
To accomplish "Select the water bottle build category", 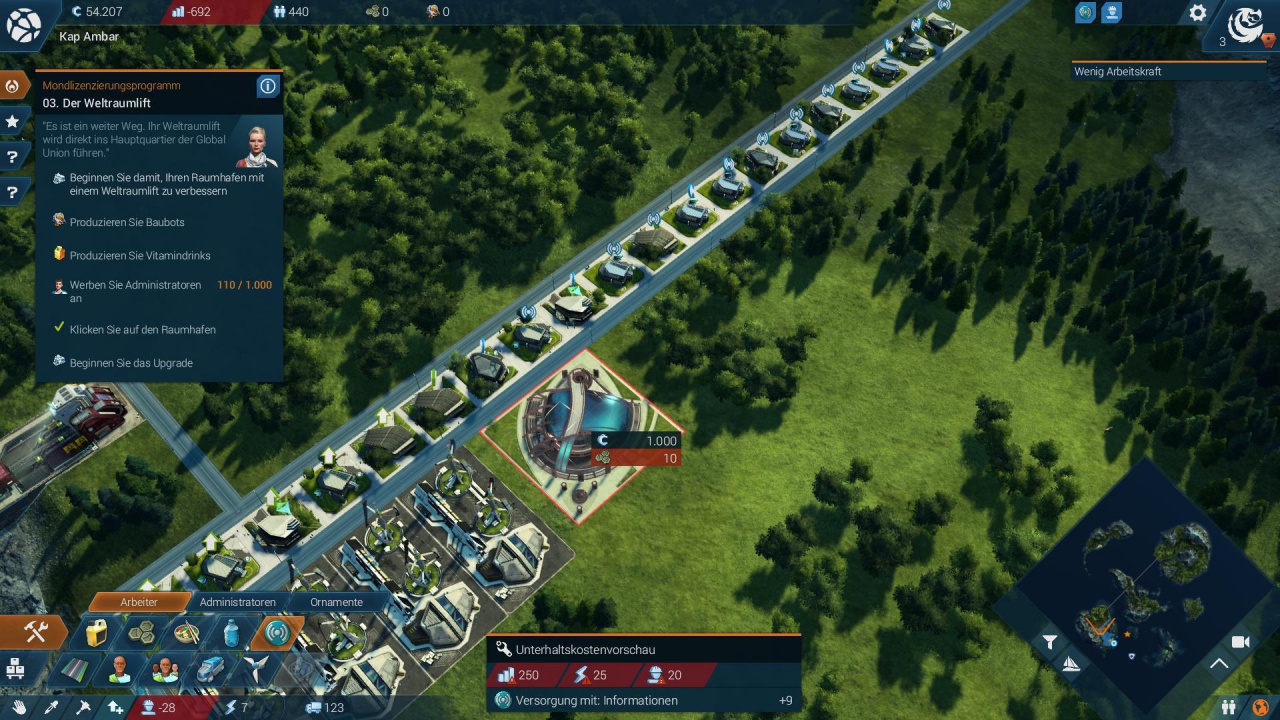I will [x=231, y=633].
